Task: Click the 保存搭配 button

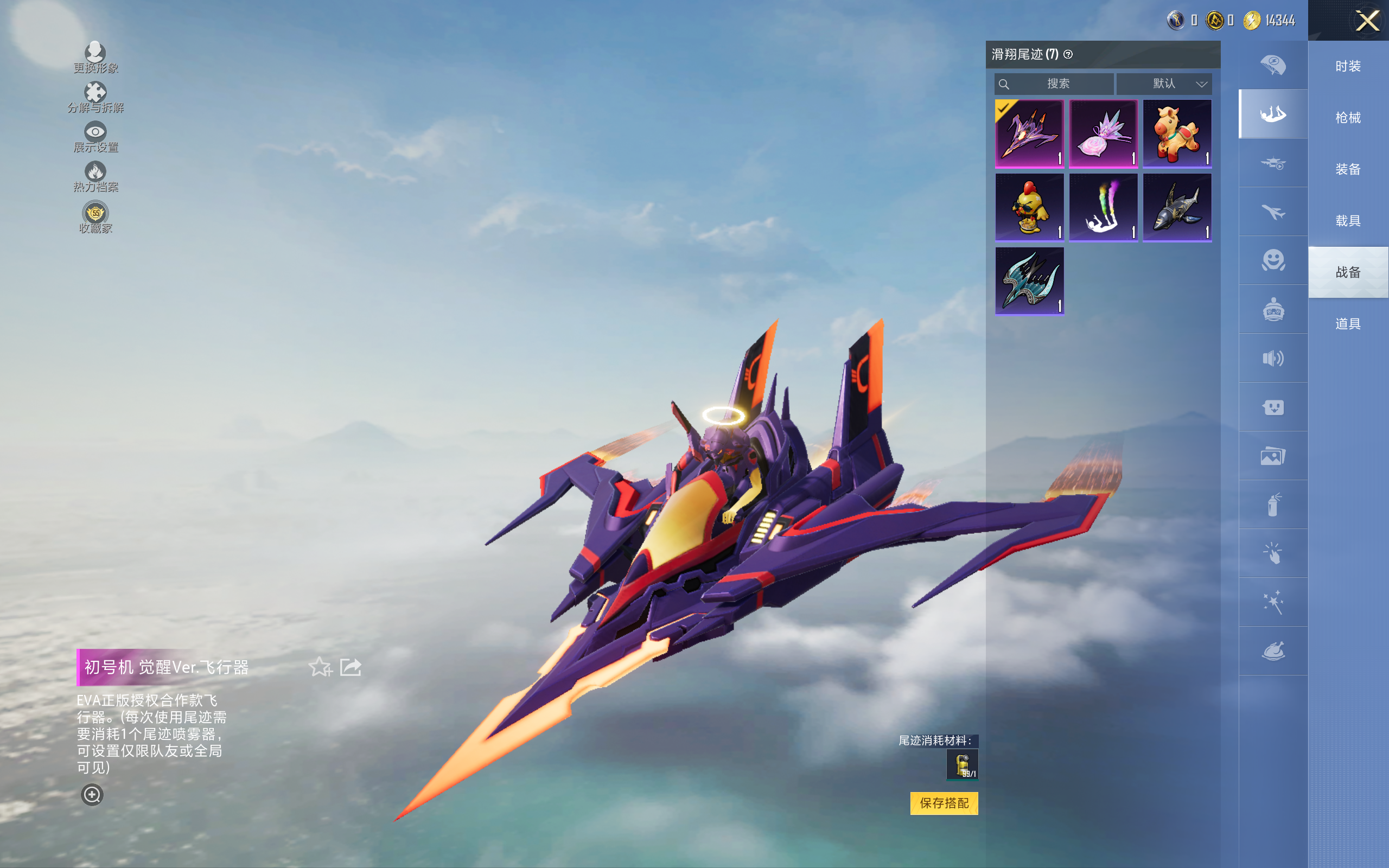Action: [944, 802]
